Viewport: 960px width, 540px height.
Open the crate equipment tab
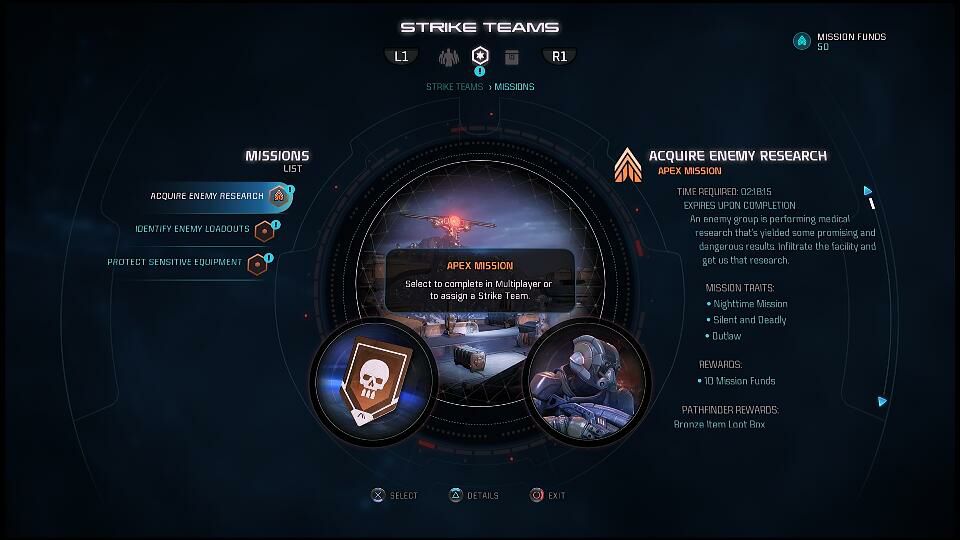[512, 56]
